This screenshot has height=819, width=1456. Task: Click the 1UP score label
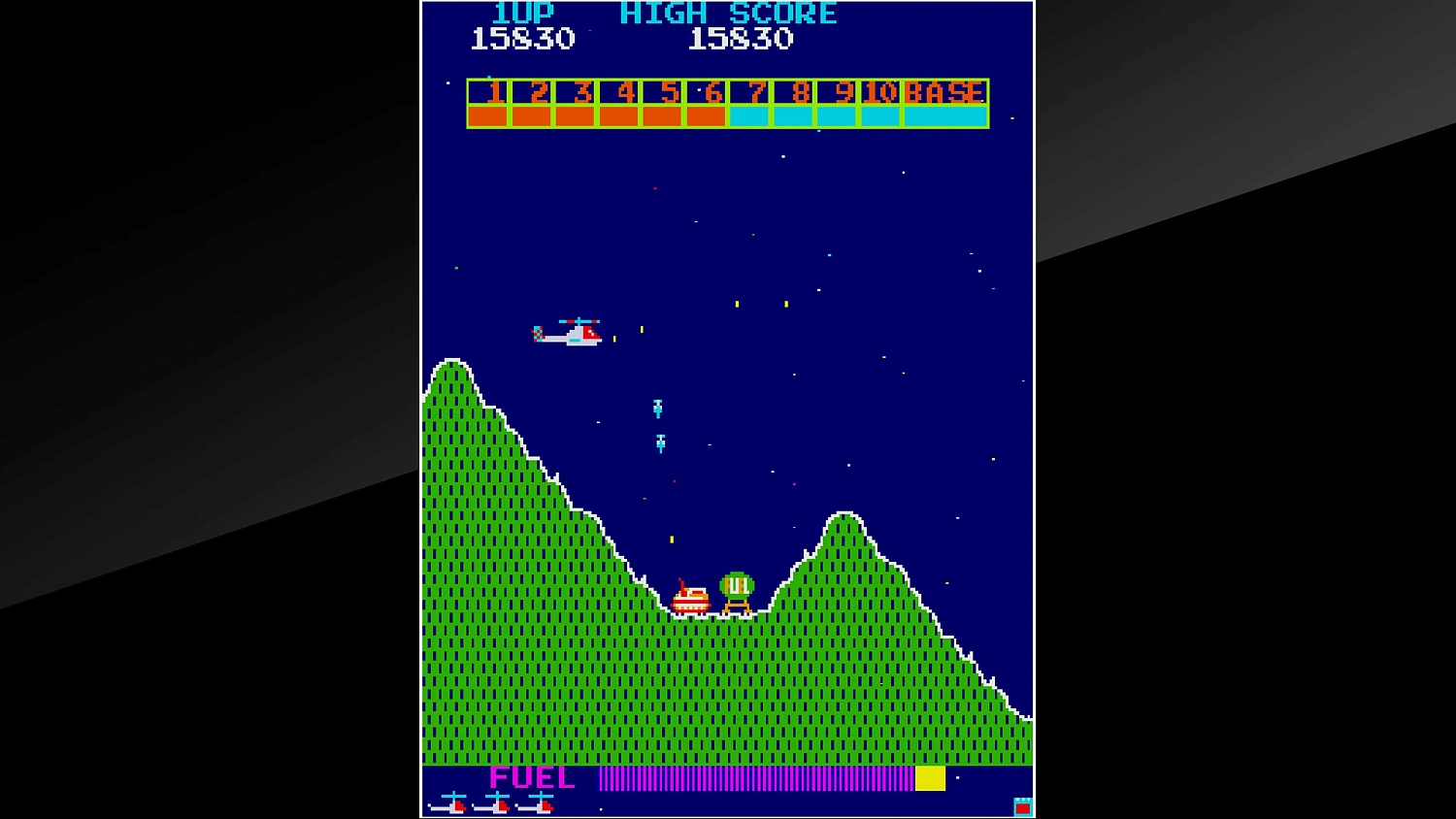[521, 13]
